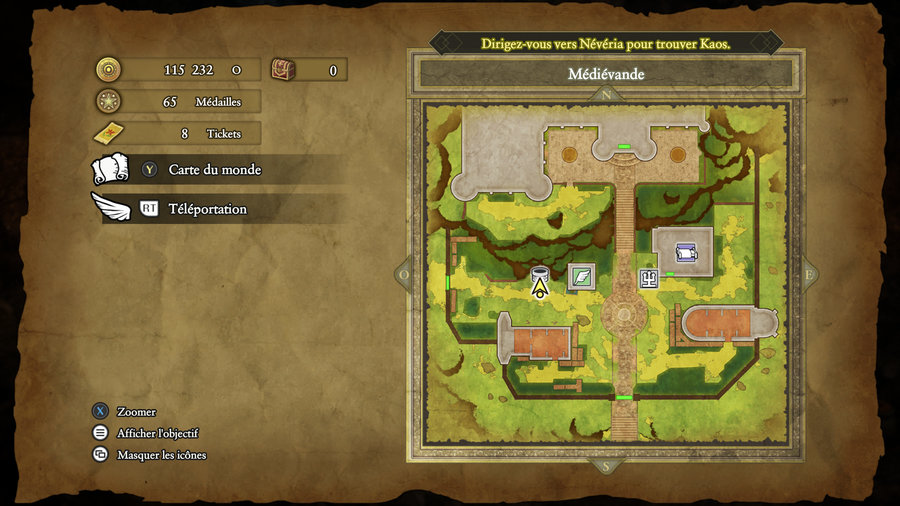
Task: Click the yellow player arrow marker
Action: pos(540,289)
